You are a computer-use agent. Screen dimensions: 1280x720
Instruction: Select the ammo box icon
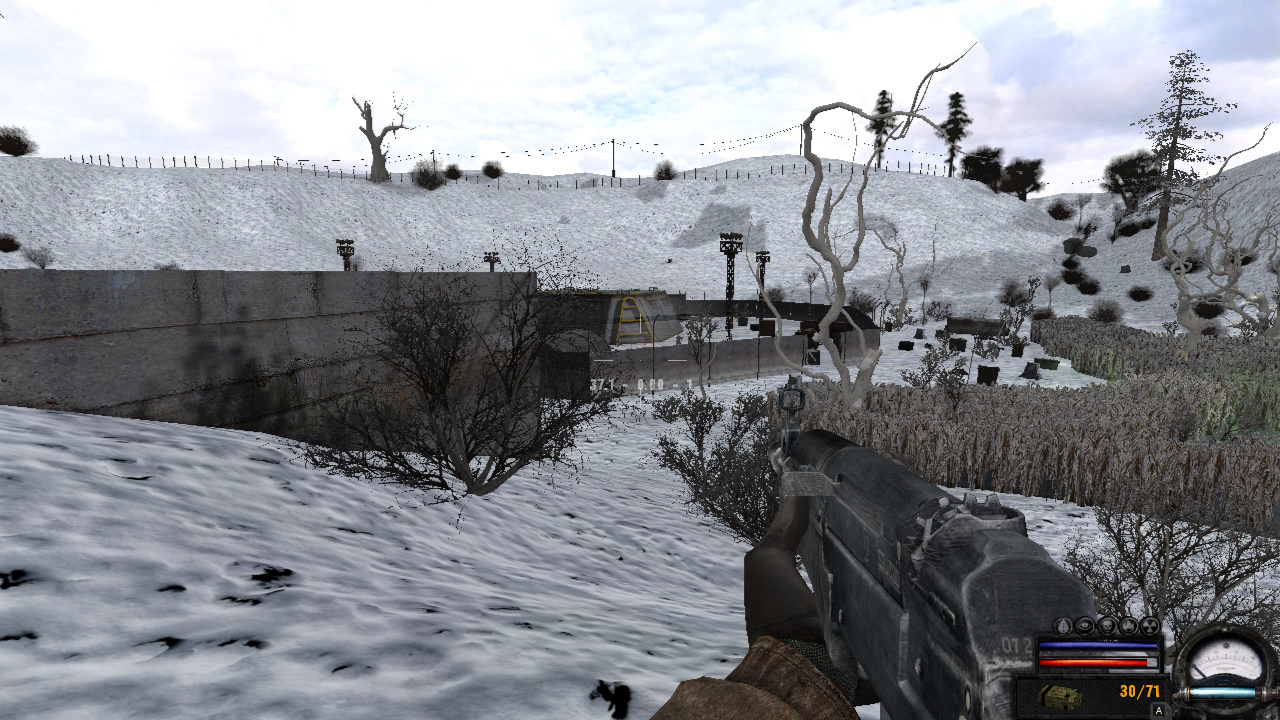coord(1059,697)
